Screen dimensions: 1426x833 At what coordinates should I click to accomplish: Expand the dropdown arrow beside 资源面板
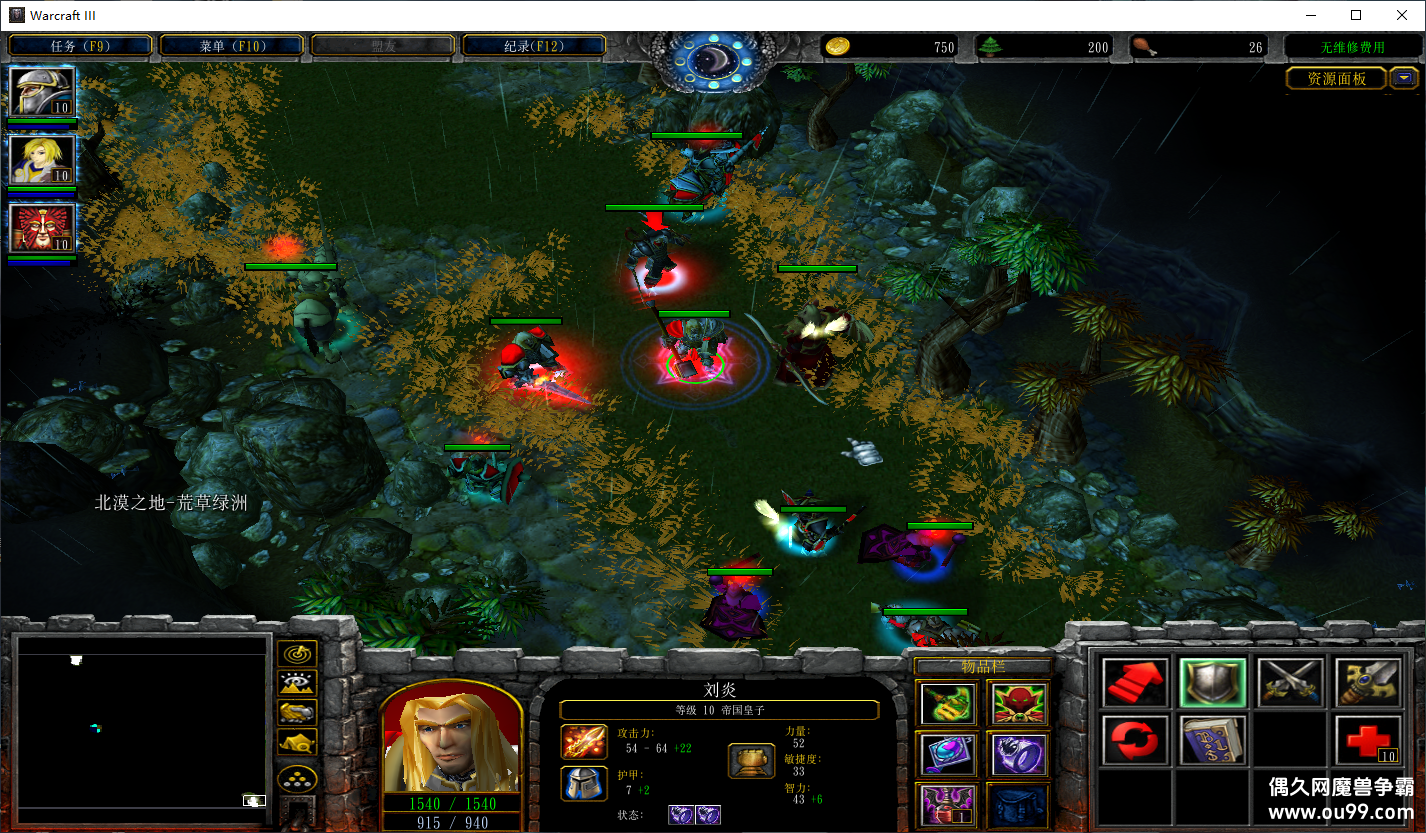pos(1404,78)
